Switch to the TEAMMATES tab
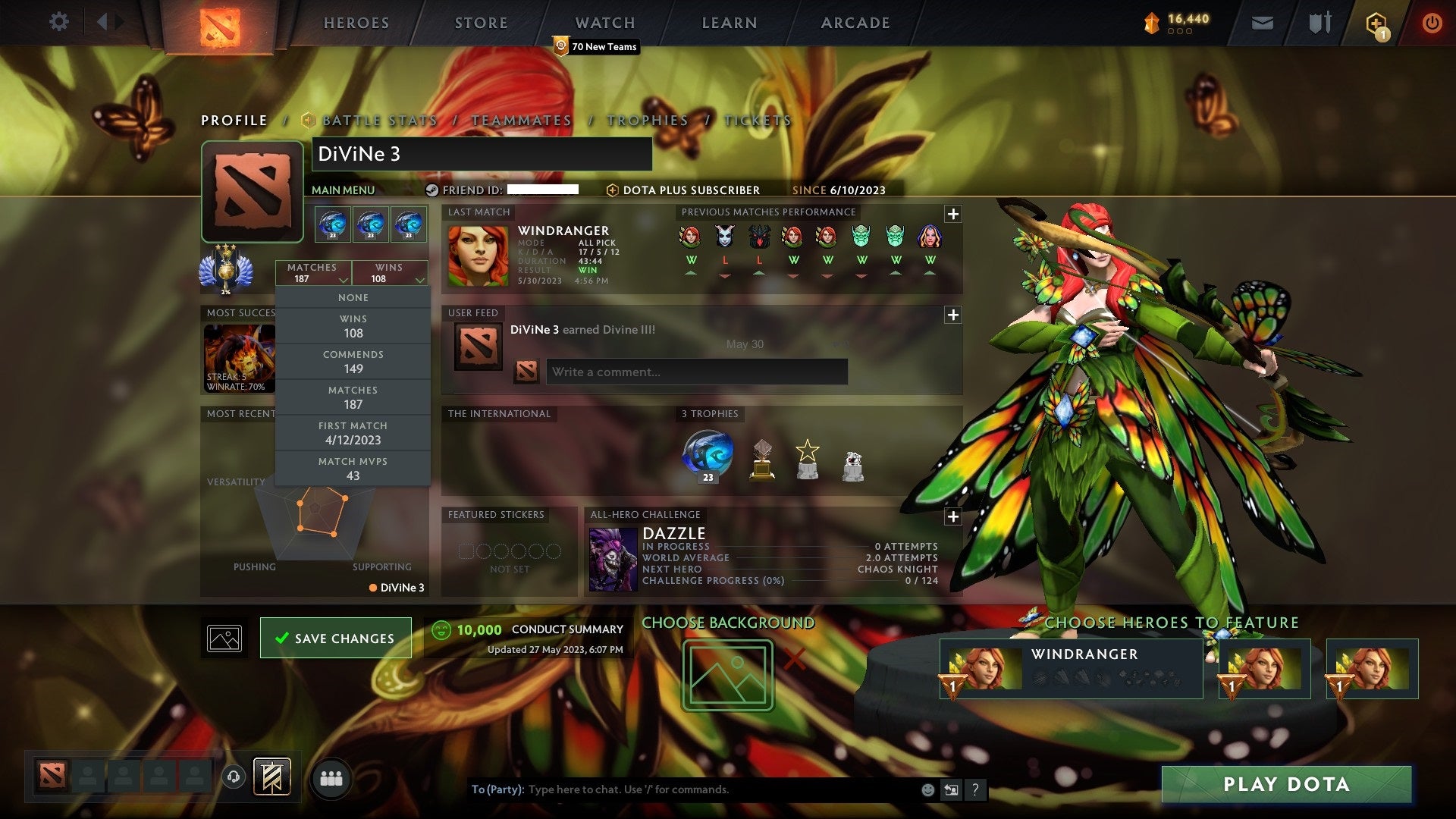The height and width of the screenshot is (819, 1456). (x=521, y=120)
